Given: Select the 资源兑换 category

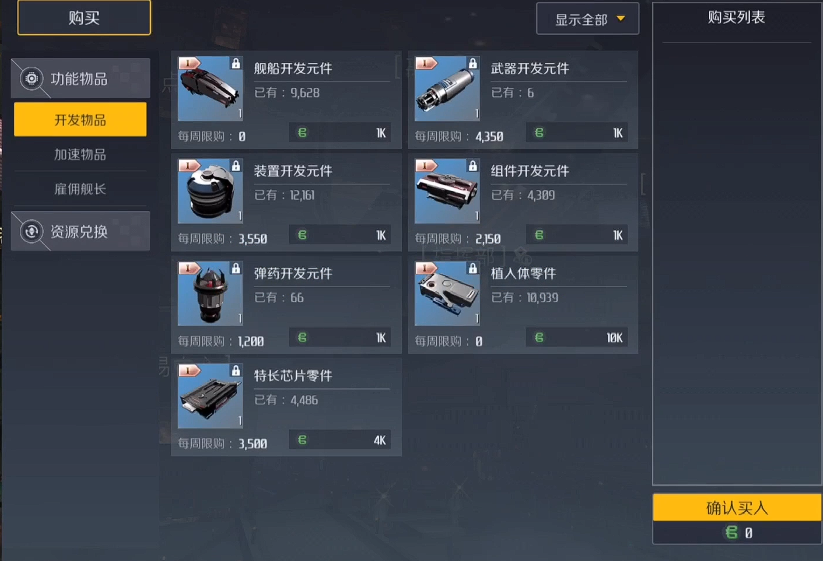Looking at the screenshot, I should 80,231.
